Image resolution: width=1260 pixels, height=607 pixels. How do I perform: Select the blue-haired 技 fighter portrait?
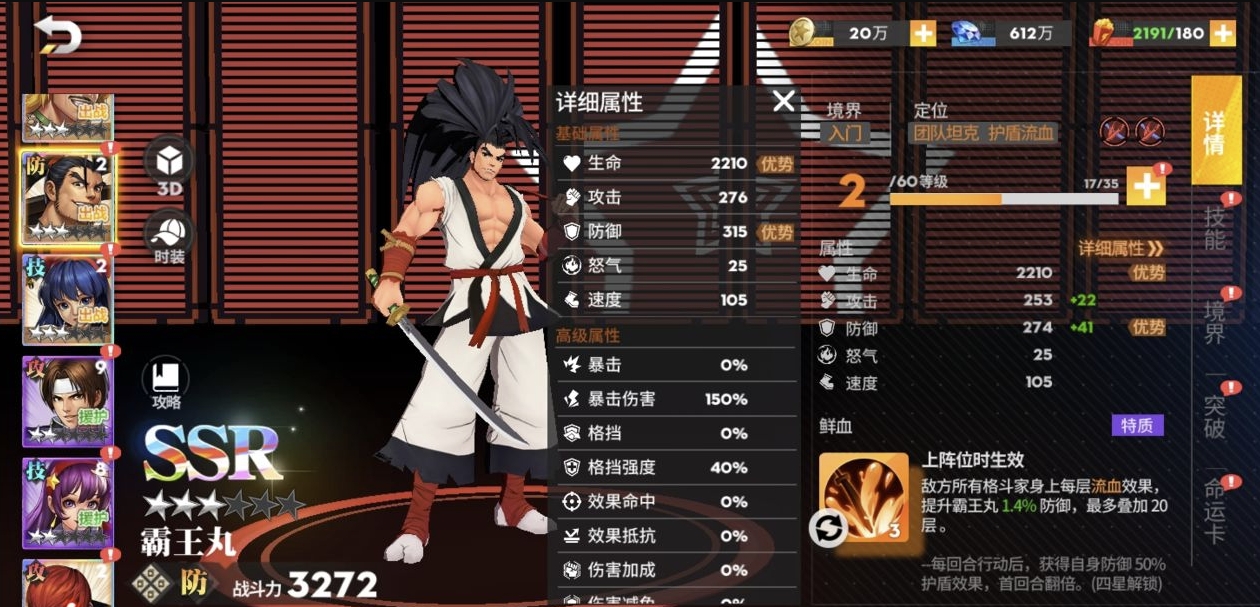pos(67,299)
